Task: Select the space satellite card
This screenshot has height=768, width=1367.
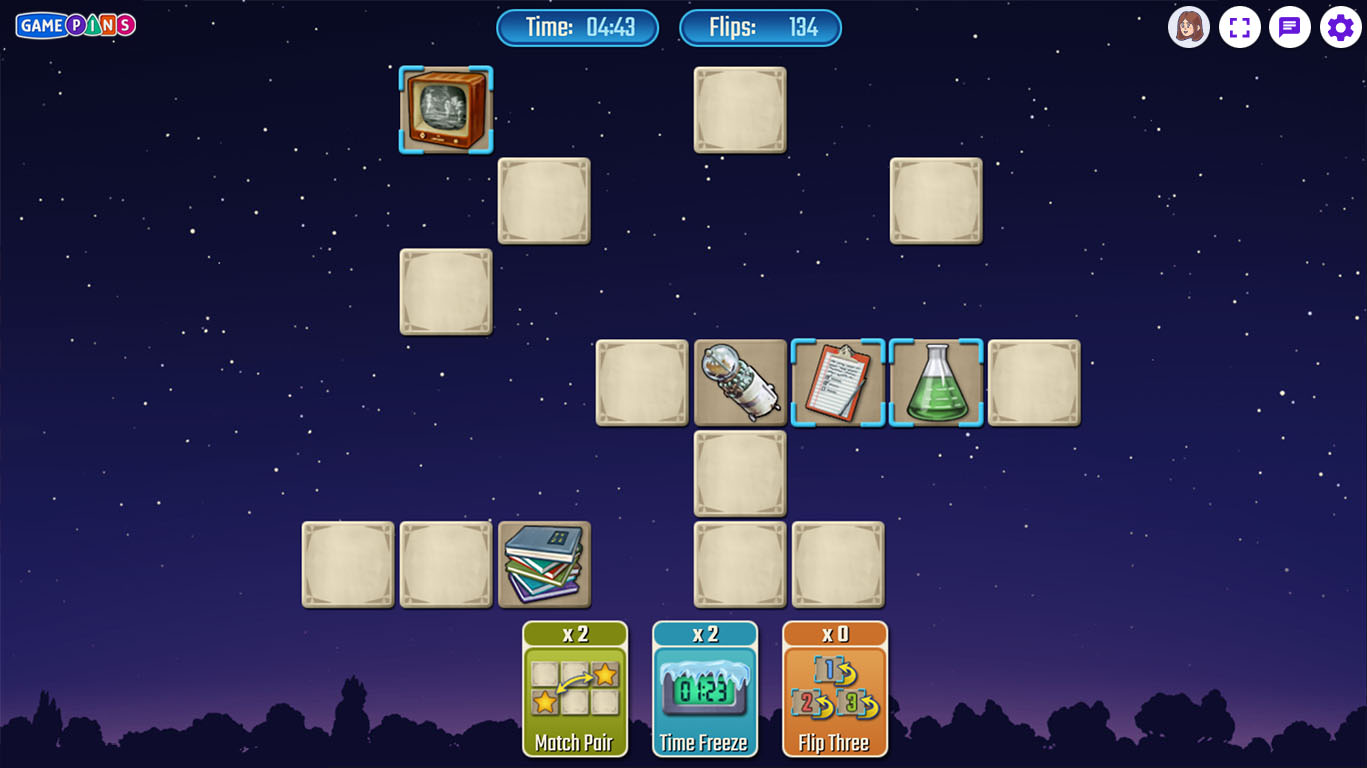Action: click(x=740, y=383)
